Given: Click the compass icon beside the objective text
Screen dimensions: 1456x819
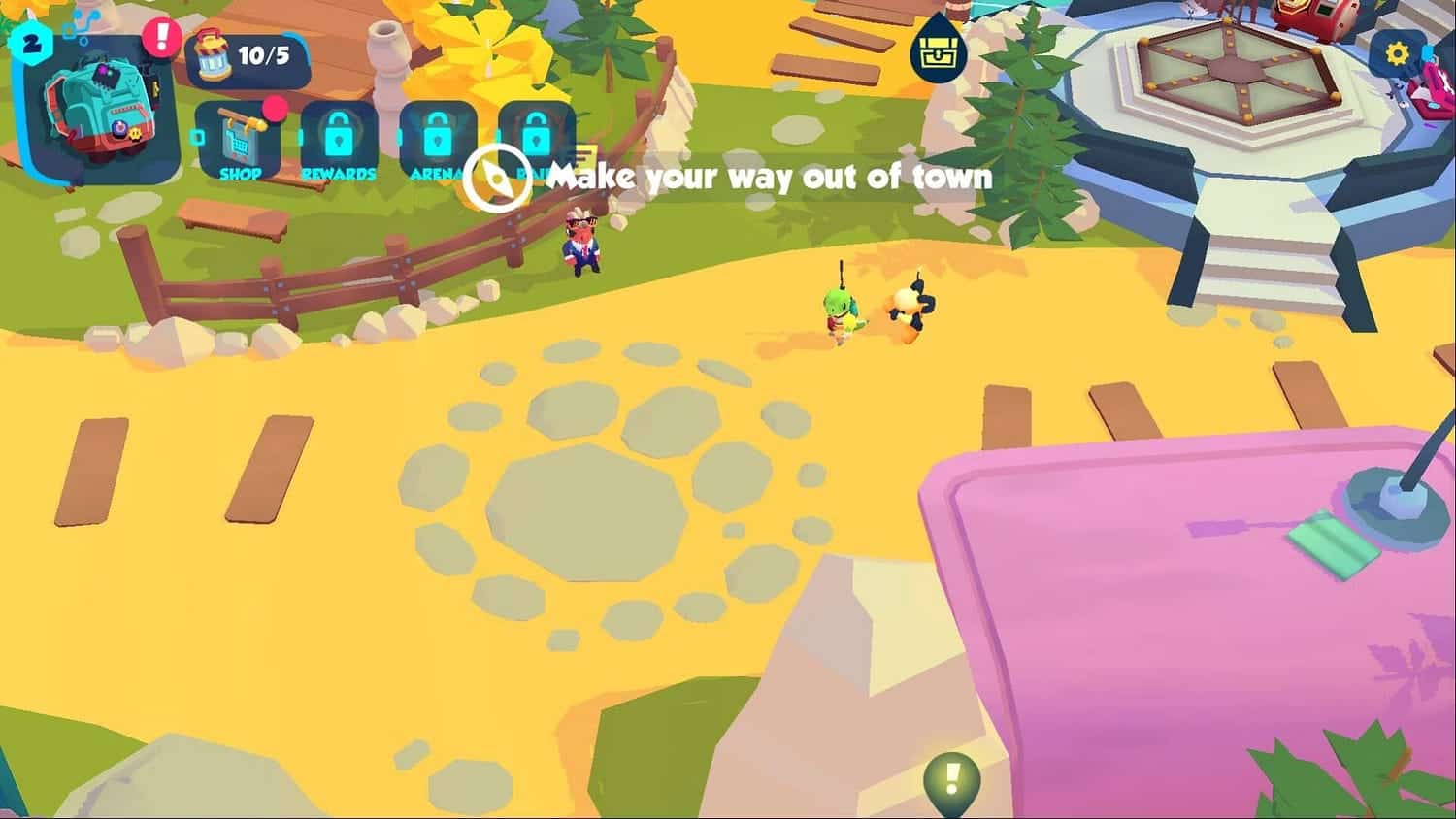Looking at the screenshot, I should (x=497, y=178).
